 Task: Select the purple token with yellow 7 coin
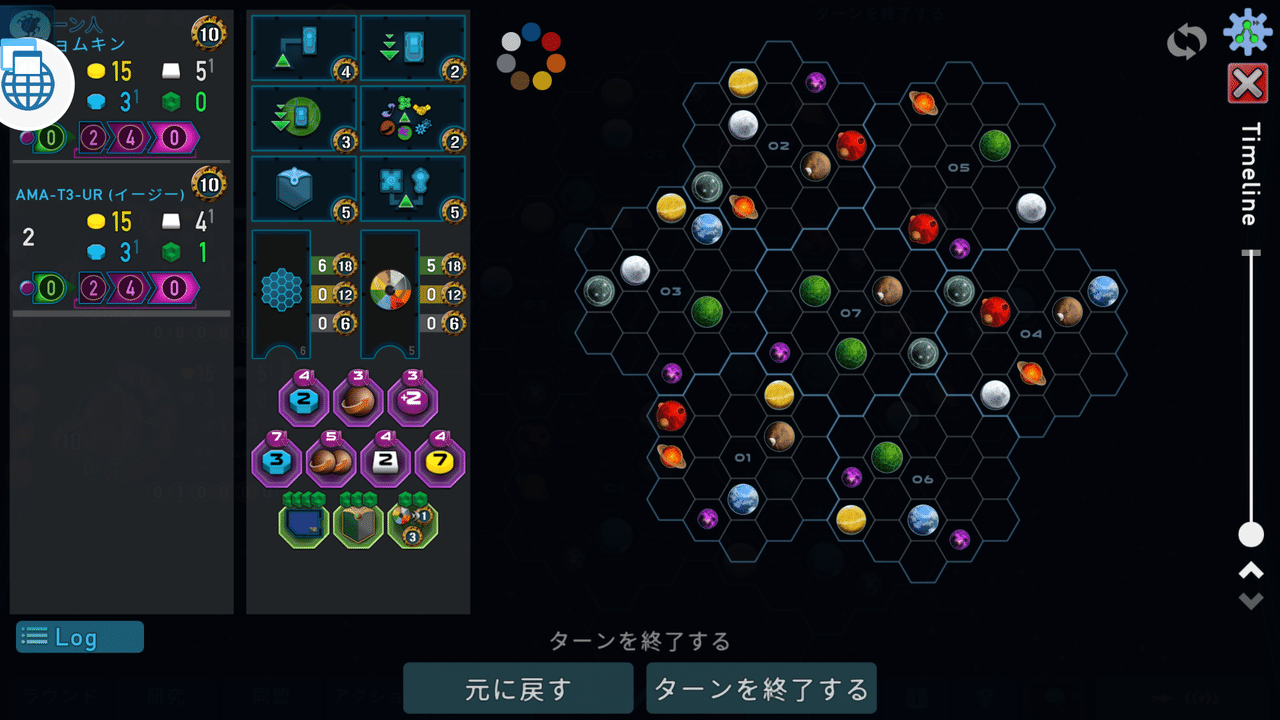point(442,462)
